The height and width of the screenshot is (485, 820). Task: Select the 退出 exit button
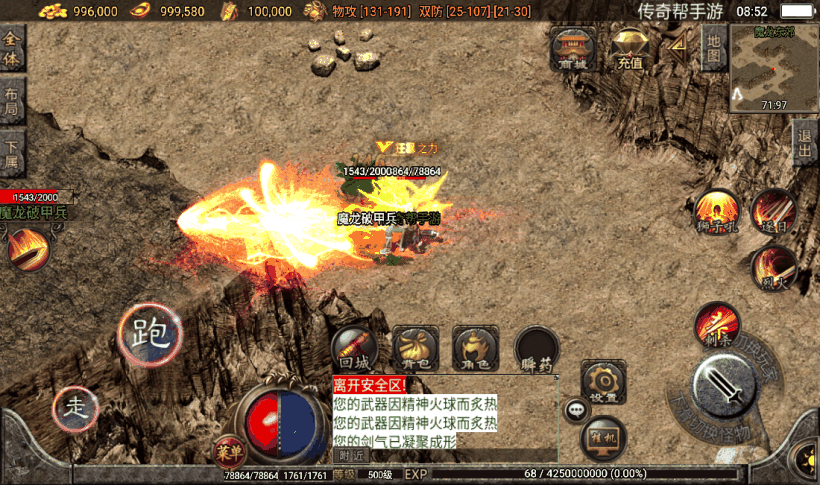(x=806, y=145)
